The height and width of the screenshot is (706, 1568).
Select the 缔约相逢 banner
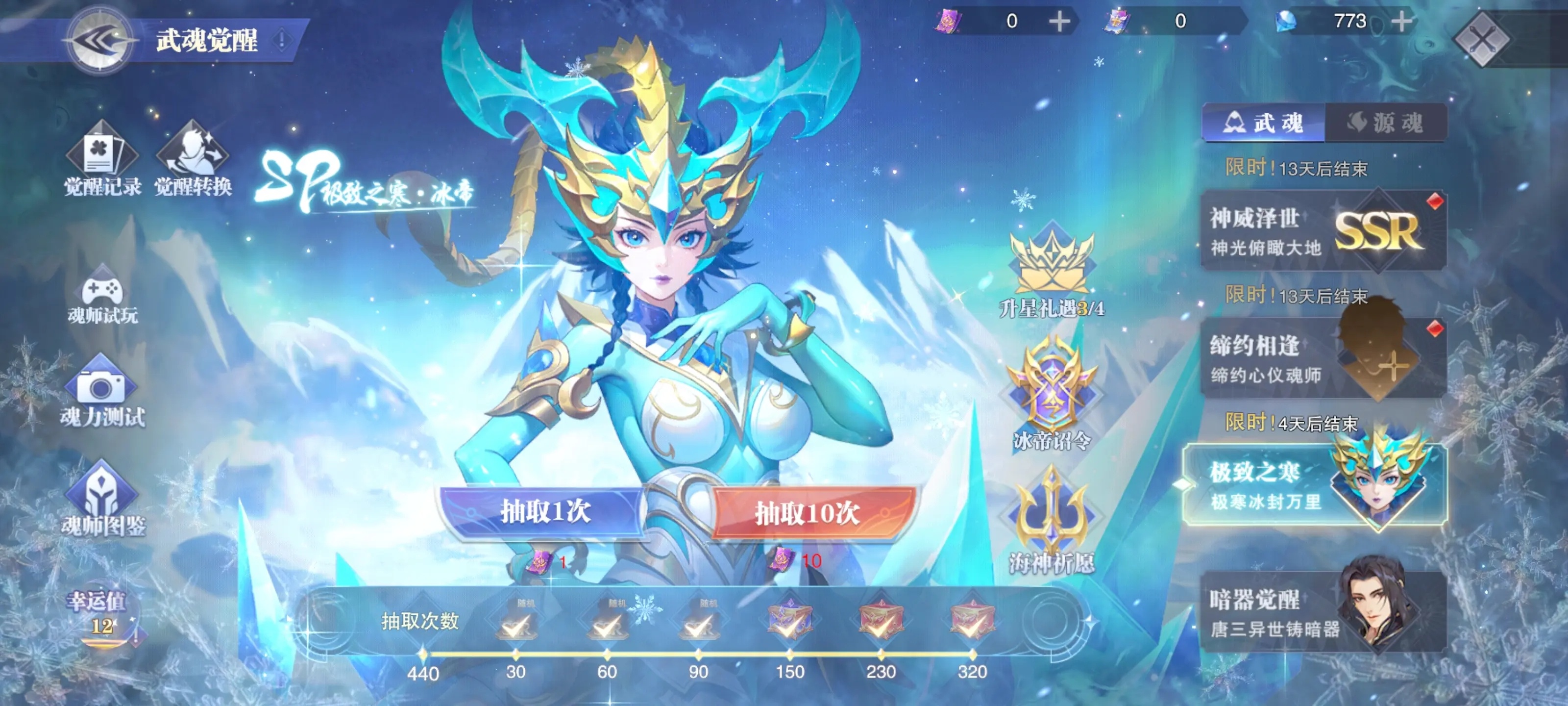click(x=1323, y=359)
